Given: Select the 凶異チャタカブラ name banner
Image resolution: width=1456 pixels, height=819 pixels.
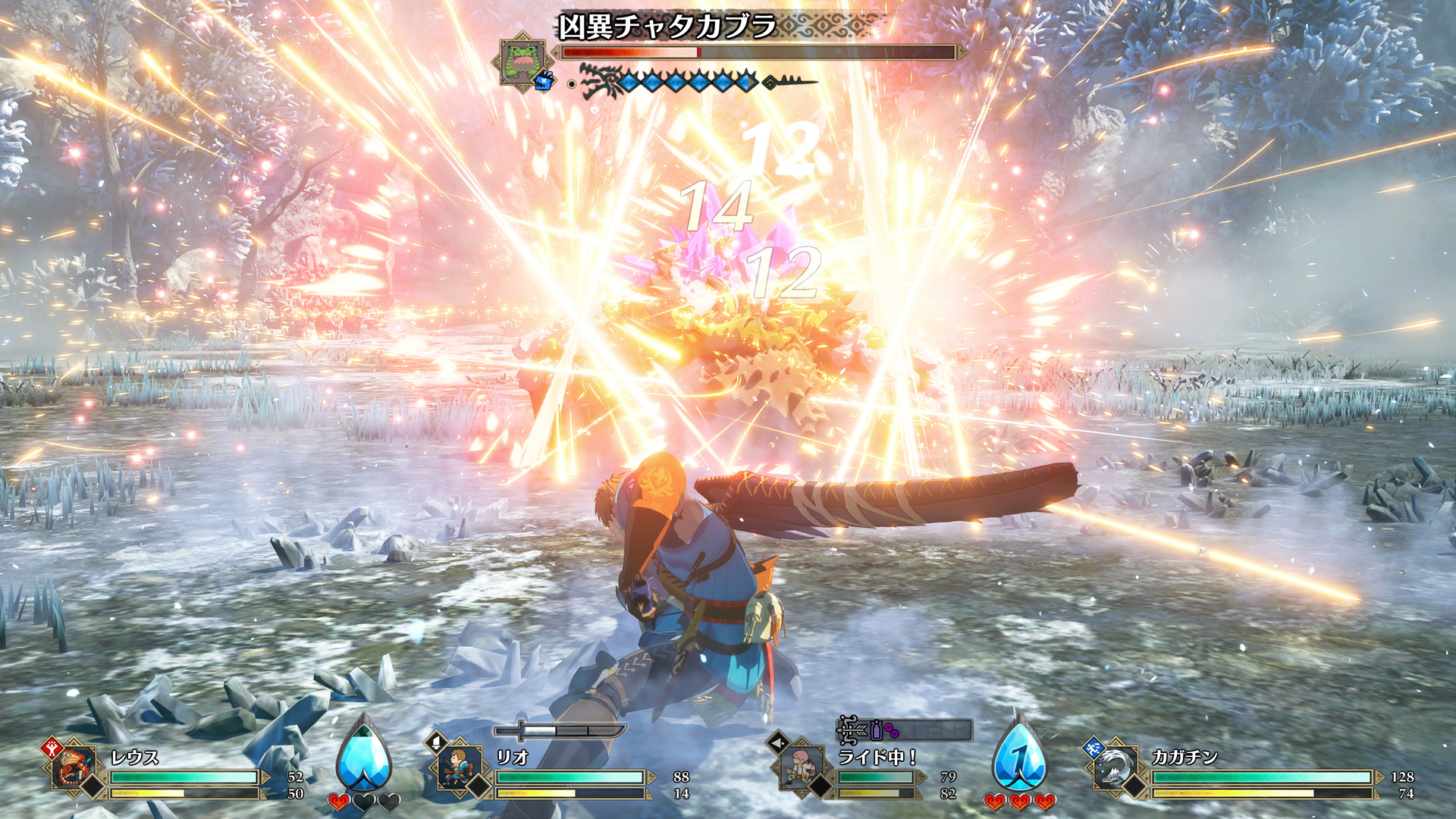Looking at the screenshot, I should coord(667,23).
